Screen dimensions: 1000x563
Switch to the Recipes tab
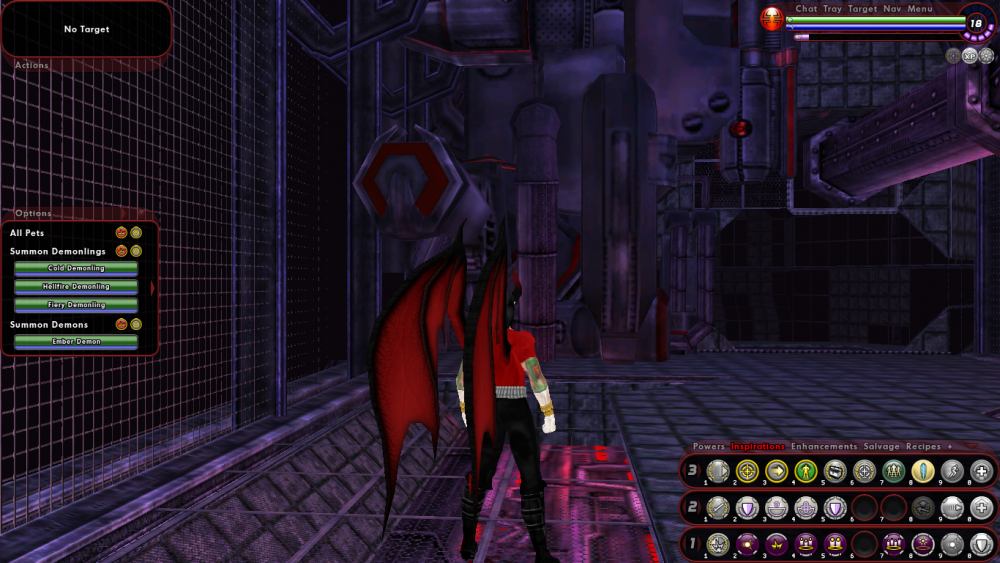[925, 446]
